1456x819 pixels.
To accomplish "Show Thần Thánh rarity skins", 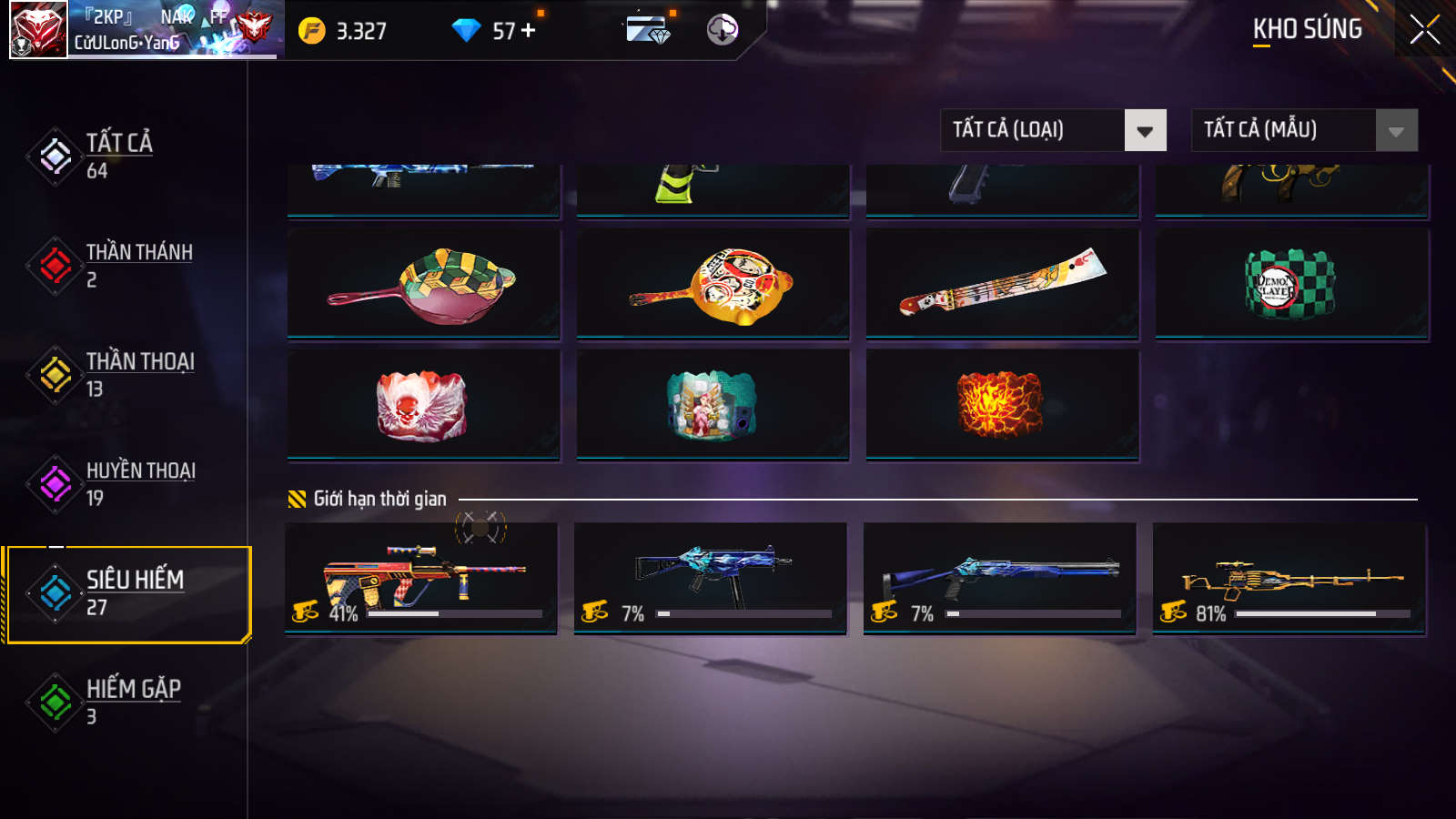I will 136,265.
